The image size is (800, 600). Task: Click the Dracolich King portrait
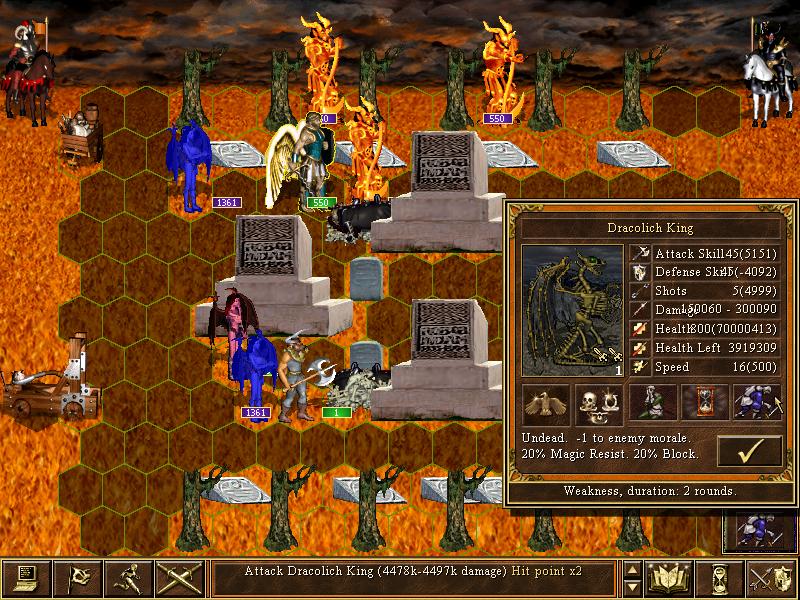(x=572, y=310)
